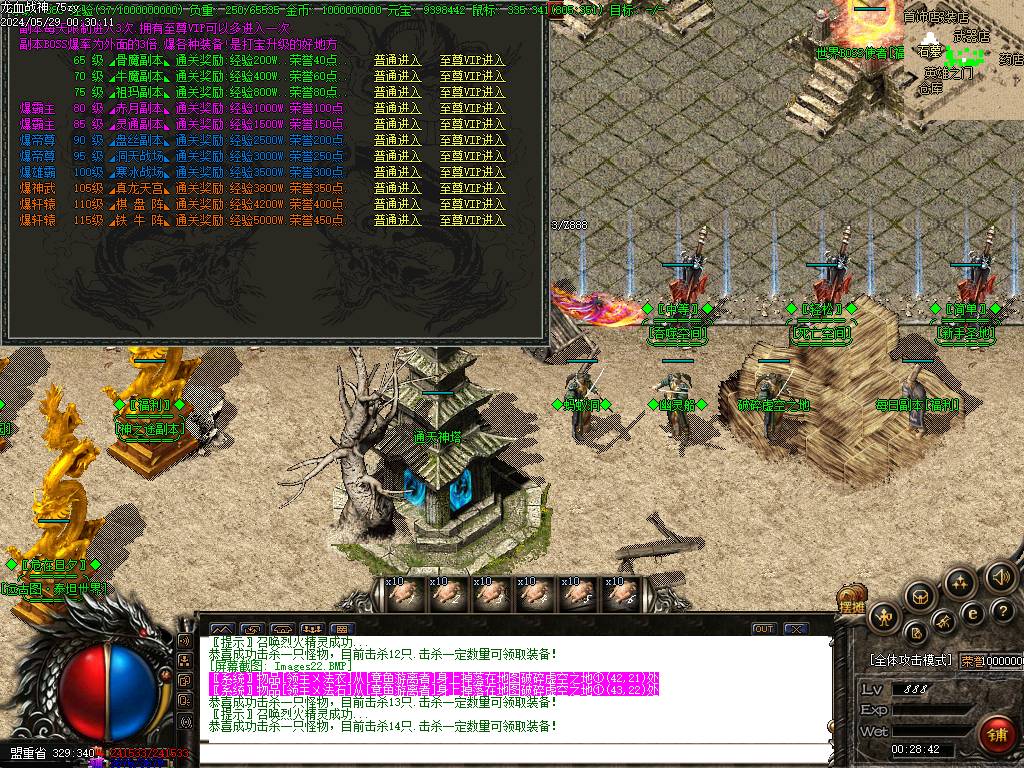
Task: Choose 至尊VIP进入 for 牛魔副本
Action: point(472,76)
